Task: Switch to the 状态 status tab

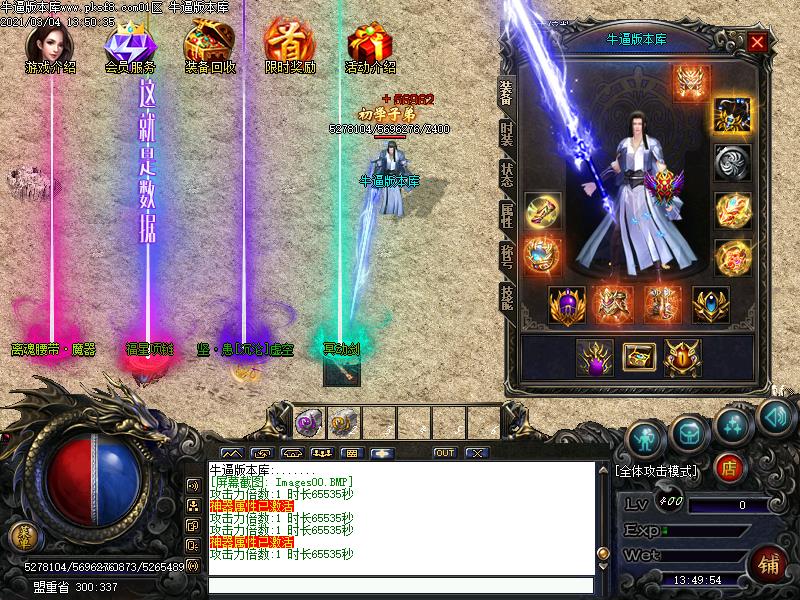Action: 507,175
